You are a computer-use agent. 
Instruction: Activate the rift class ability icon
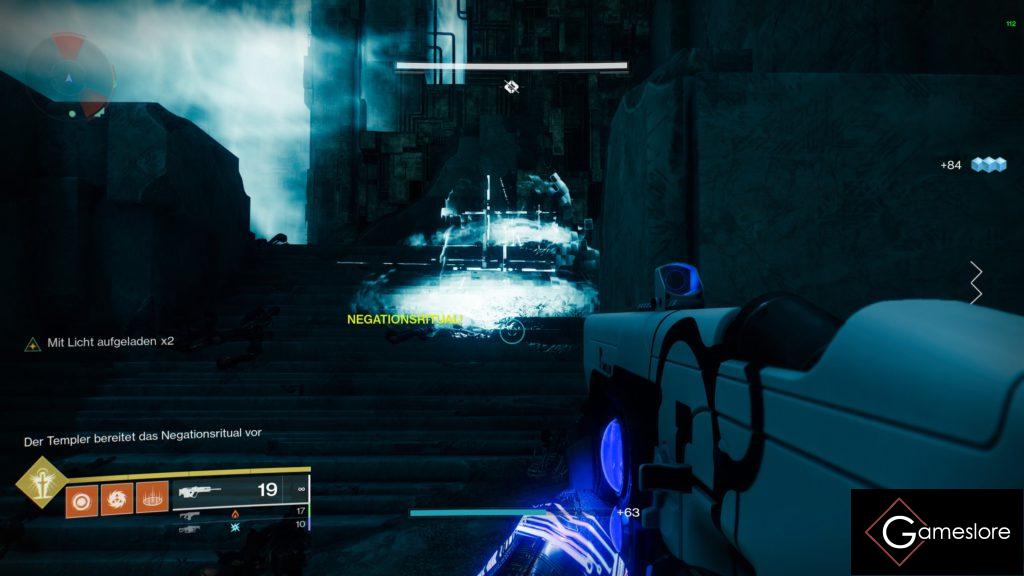click(x=151, y=497)
